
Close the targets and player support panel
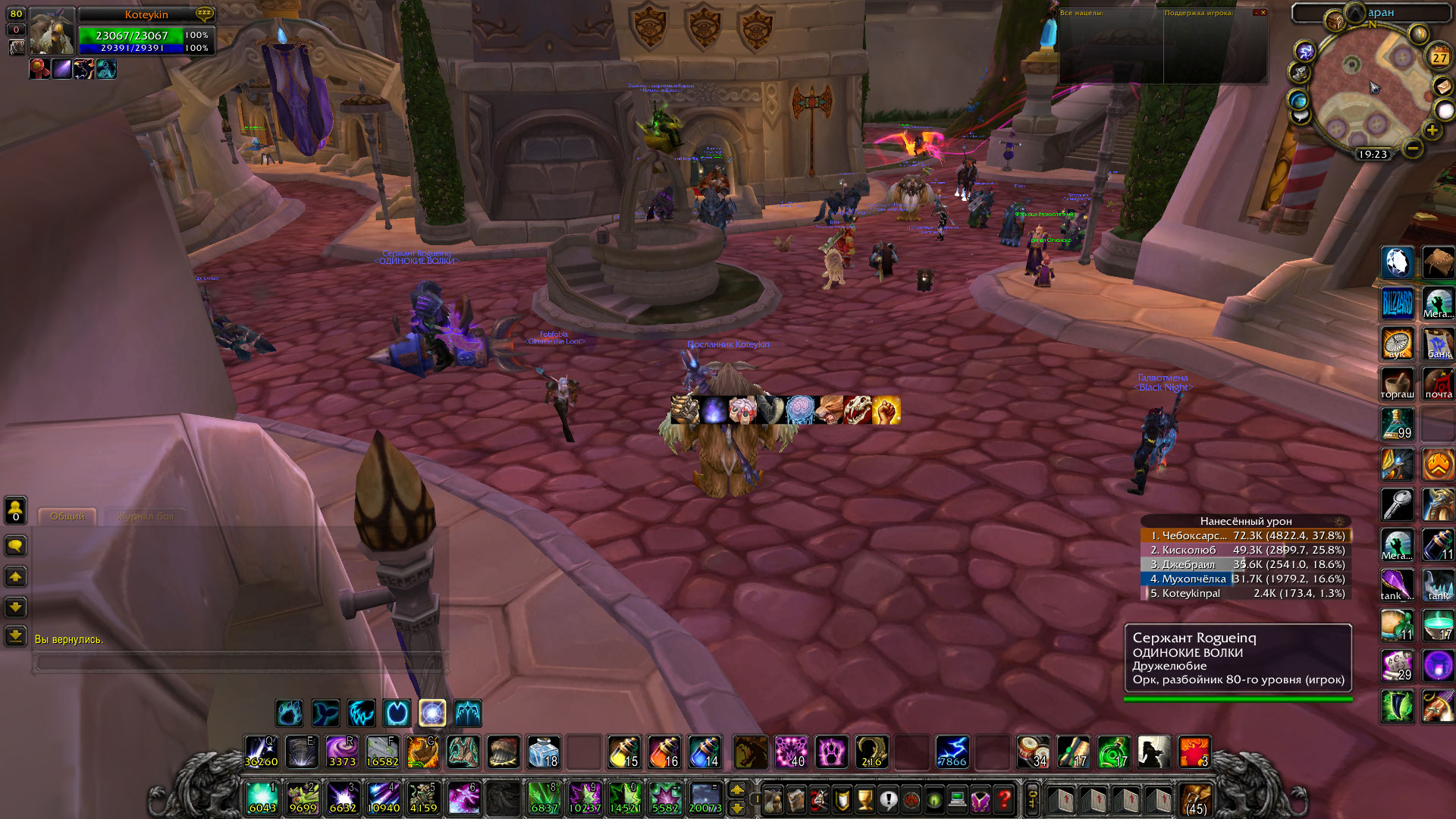click(1263, 13)
